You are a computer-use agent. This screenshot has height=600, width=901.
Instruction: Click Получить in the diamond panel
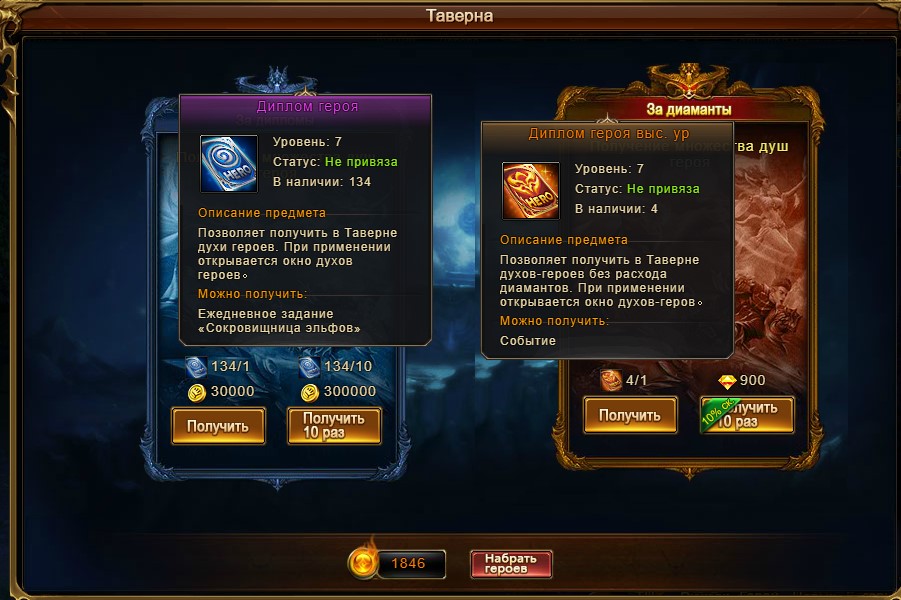click(630, 415)
